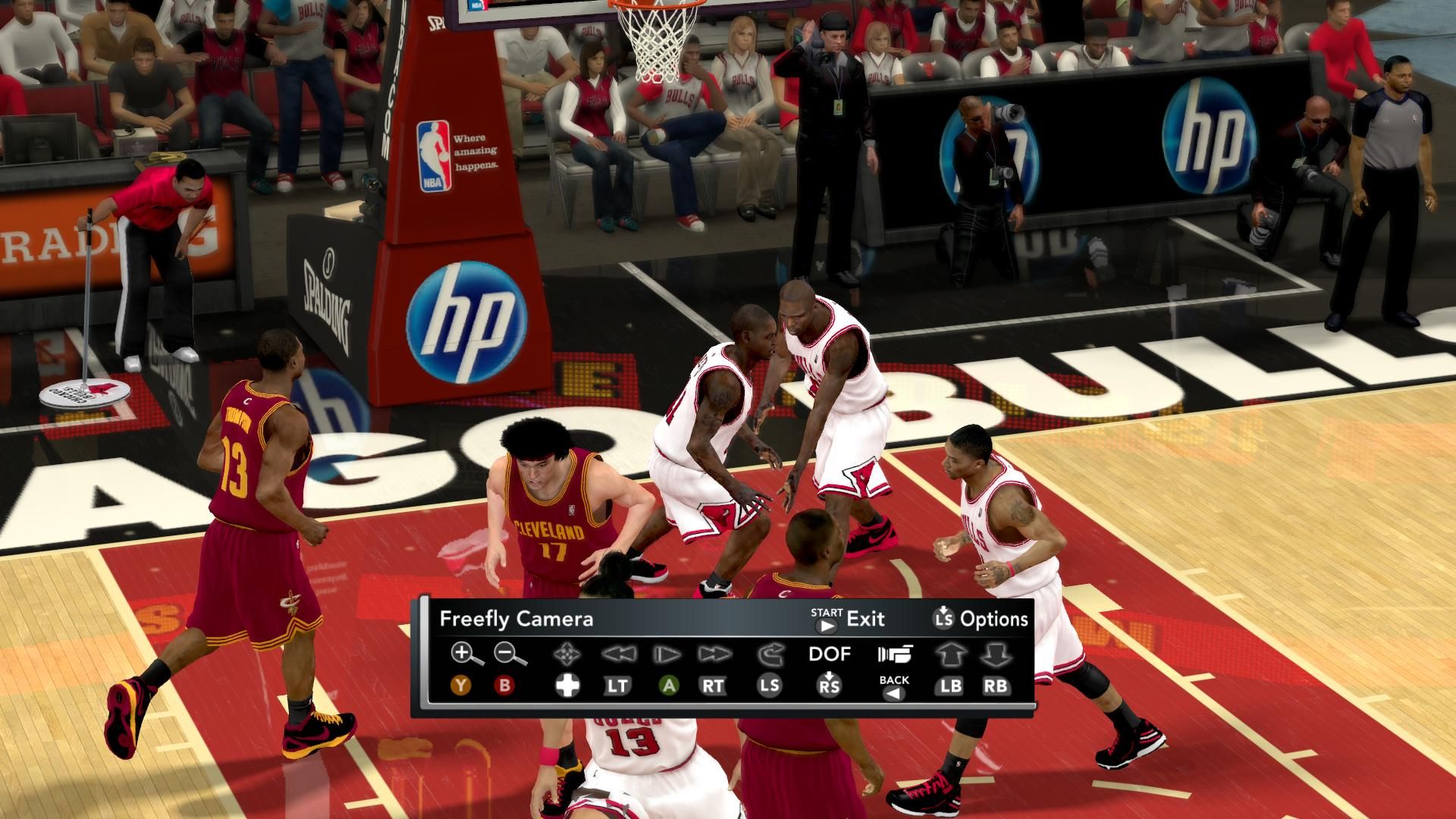Click the zoom-in magnifier icon
The width and height of the screenshot is (1456, 819).
[466, 653]
